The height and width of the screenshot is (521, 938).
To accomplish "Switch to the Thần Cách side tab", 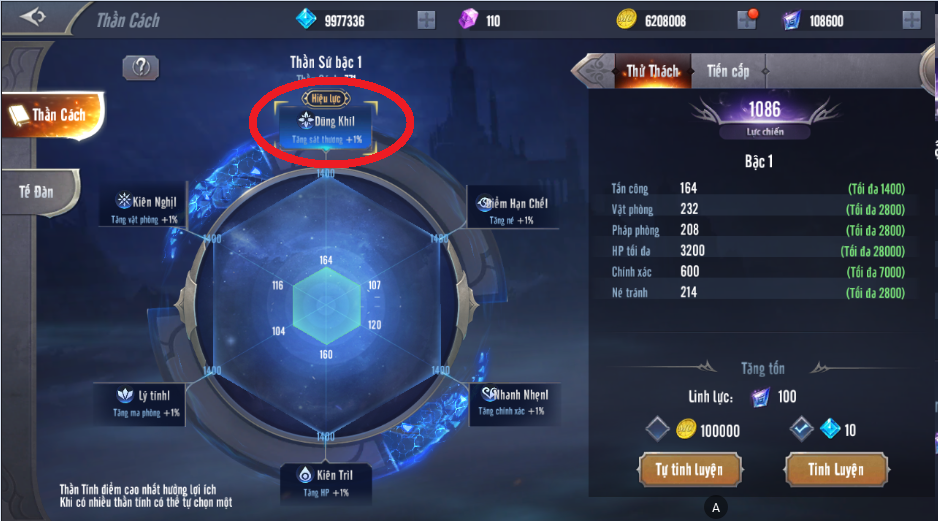I will tap(53, 115).
